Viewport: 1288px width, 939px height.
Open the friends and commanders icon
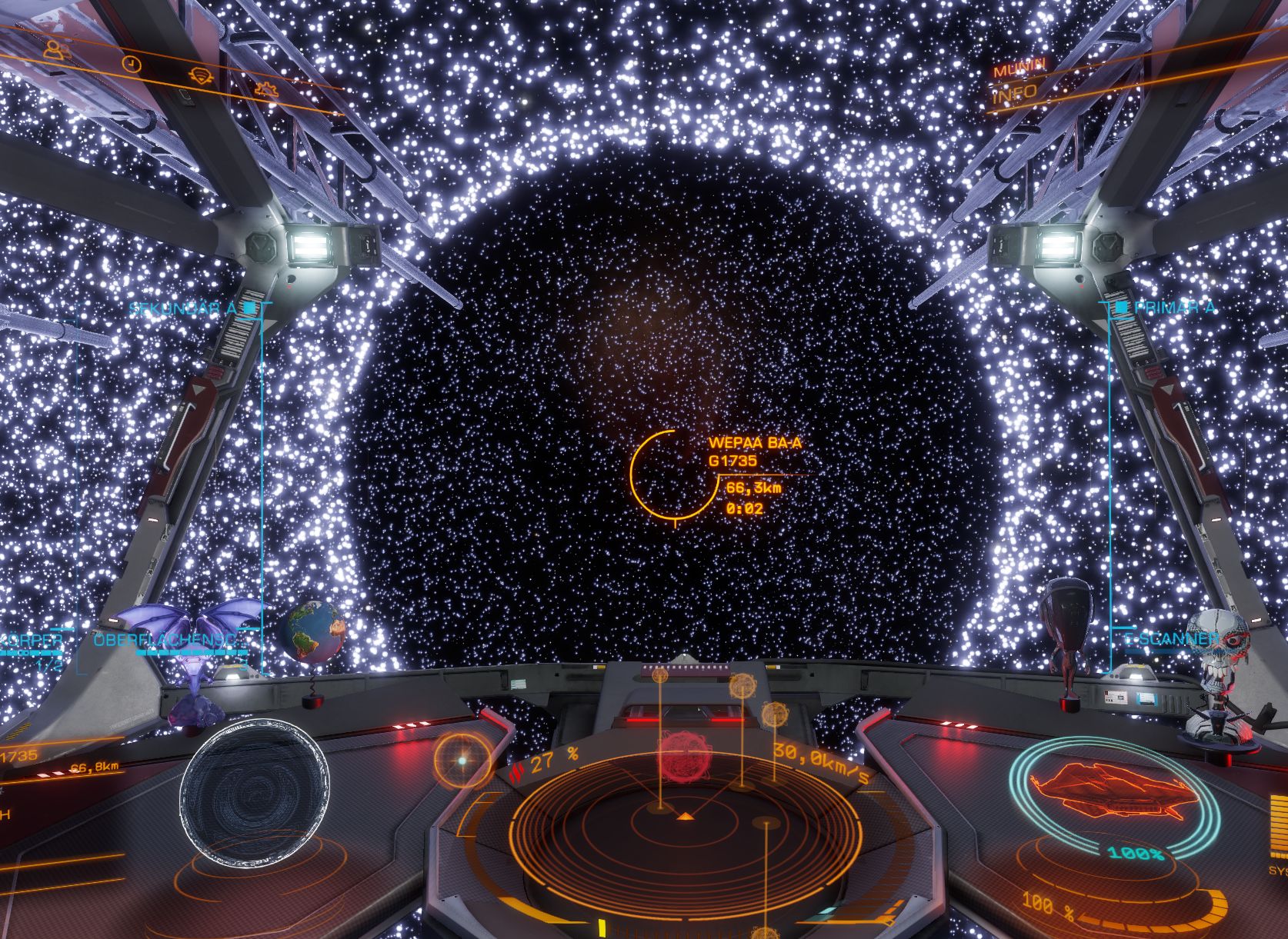(x=54, y=50)
